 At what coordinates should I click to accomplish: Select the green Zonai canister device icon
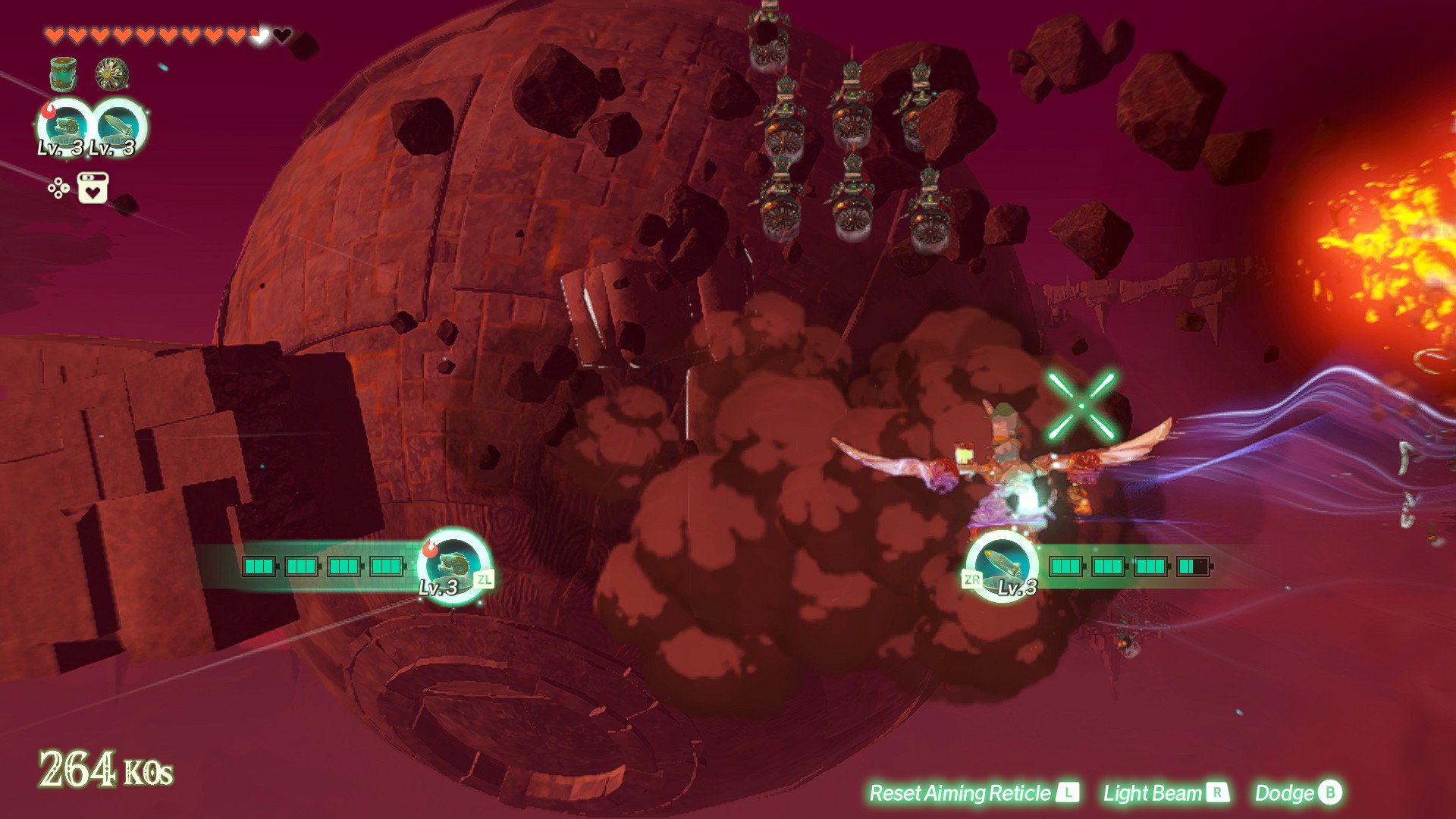coord(63,74)
